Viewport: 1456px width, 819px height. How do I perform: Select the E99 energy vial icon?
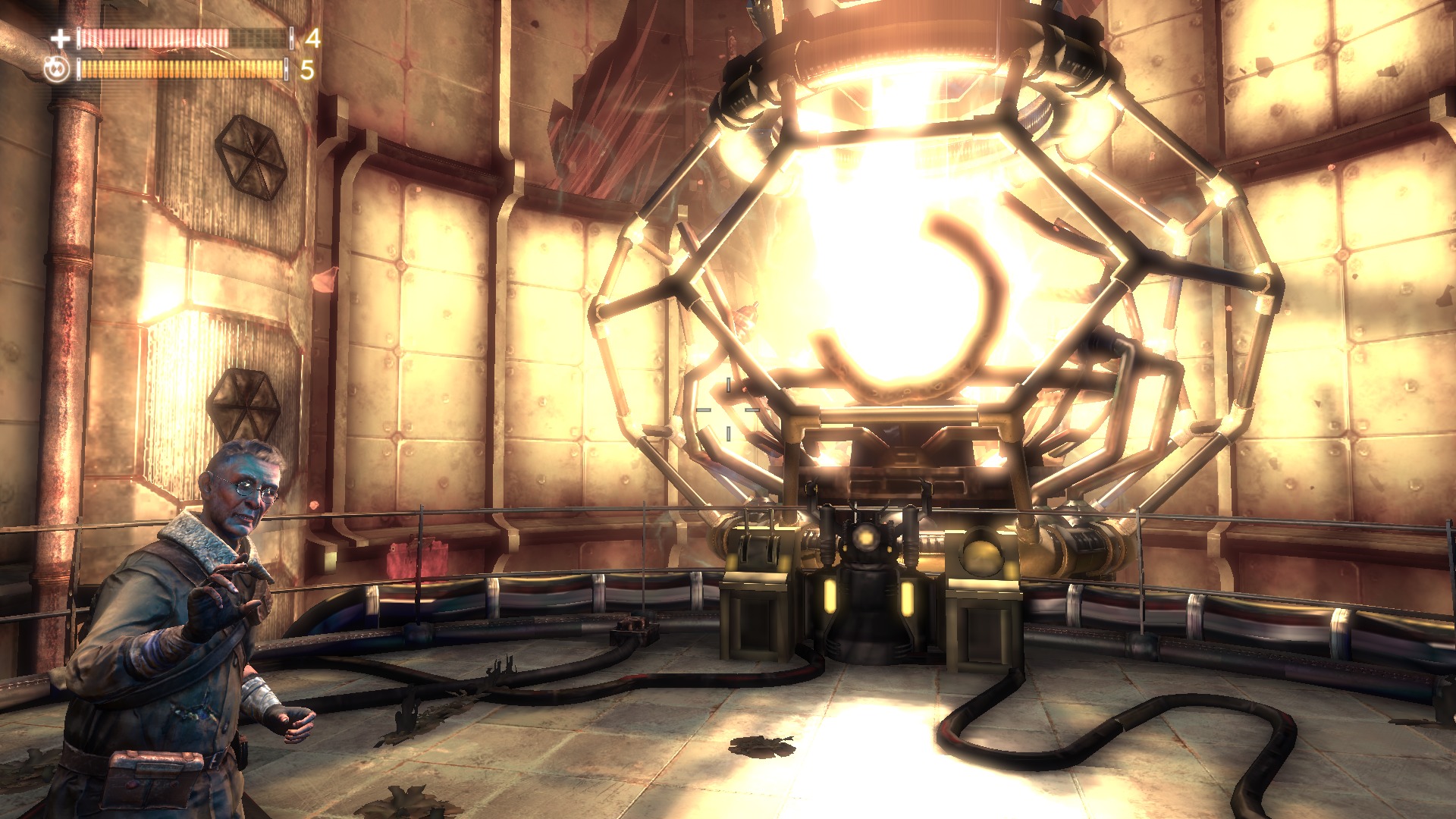(56, 70)
